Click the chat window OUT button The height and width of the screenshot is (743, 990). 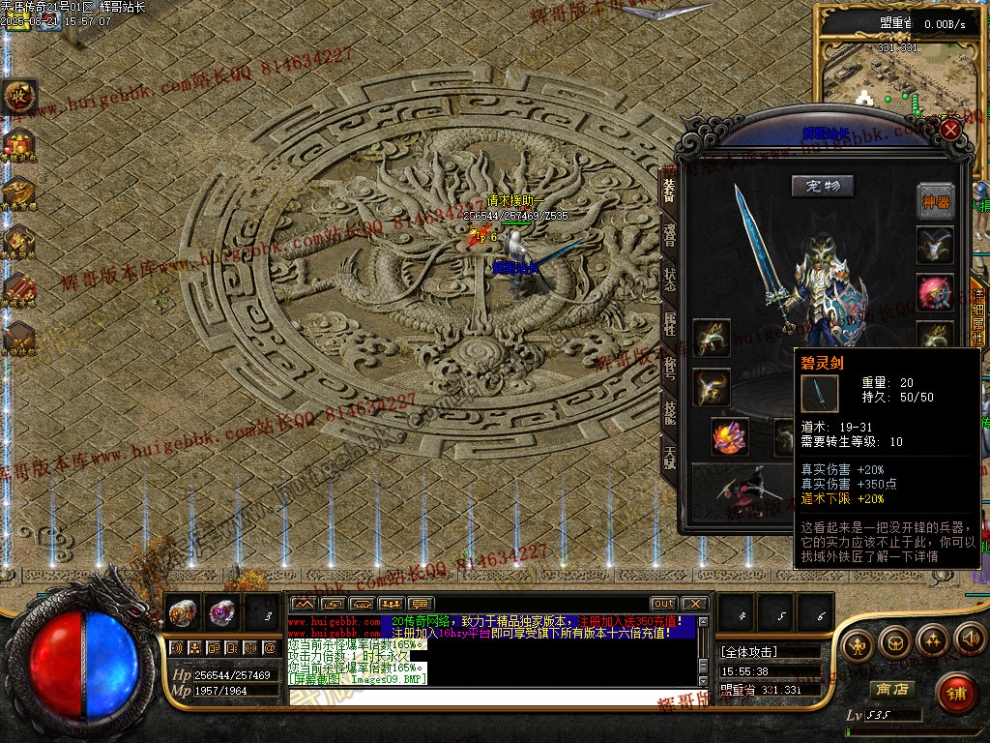pyautogui.click(x=663, y=604)
